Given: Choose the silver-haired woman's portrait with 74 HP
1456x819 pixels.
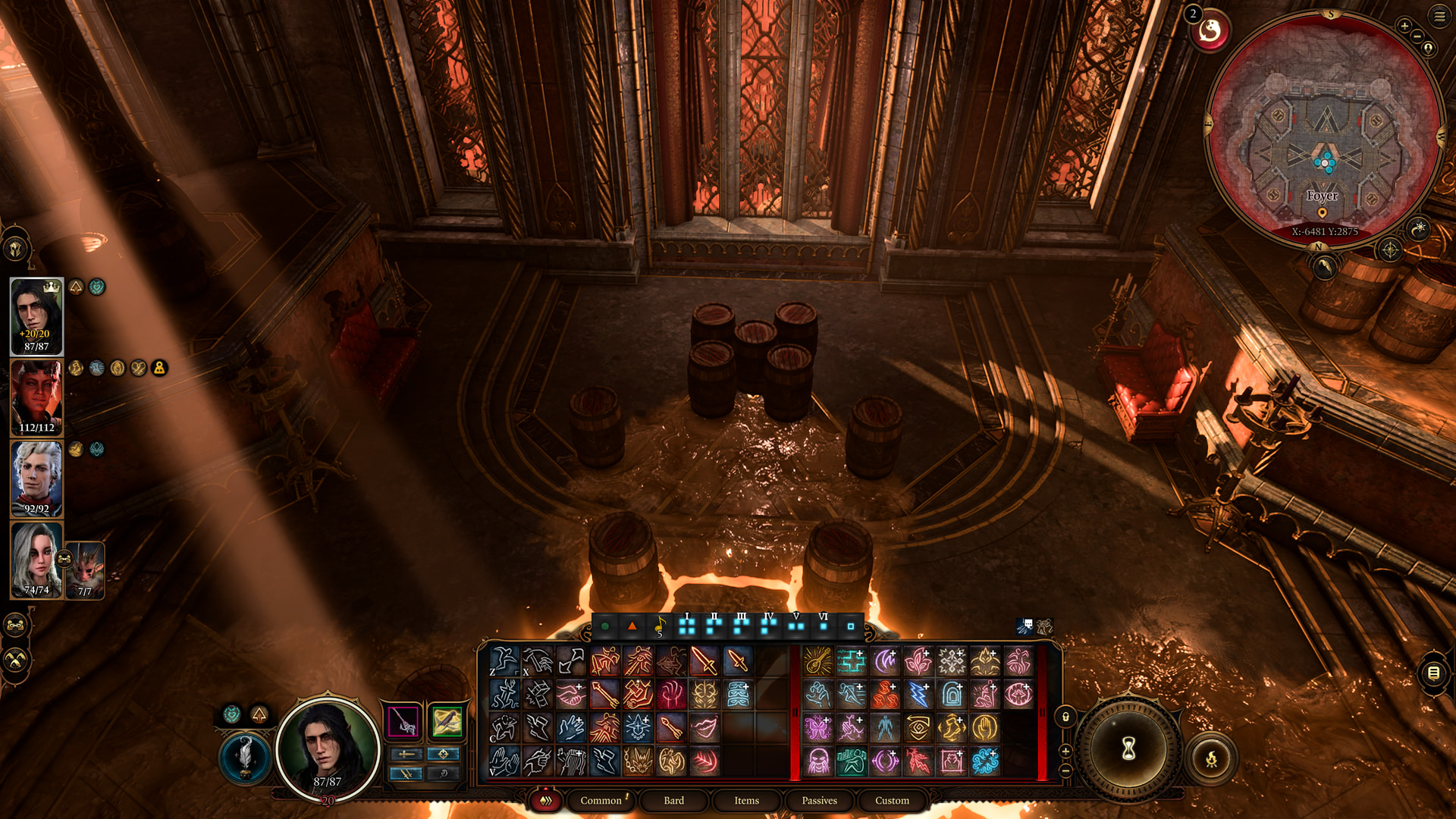Looking at the screenshot, I should (36, 560).
